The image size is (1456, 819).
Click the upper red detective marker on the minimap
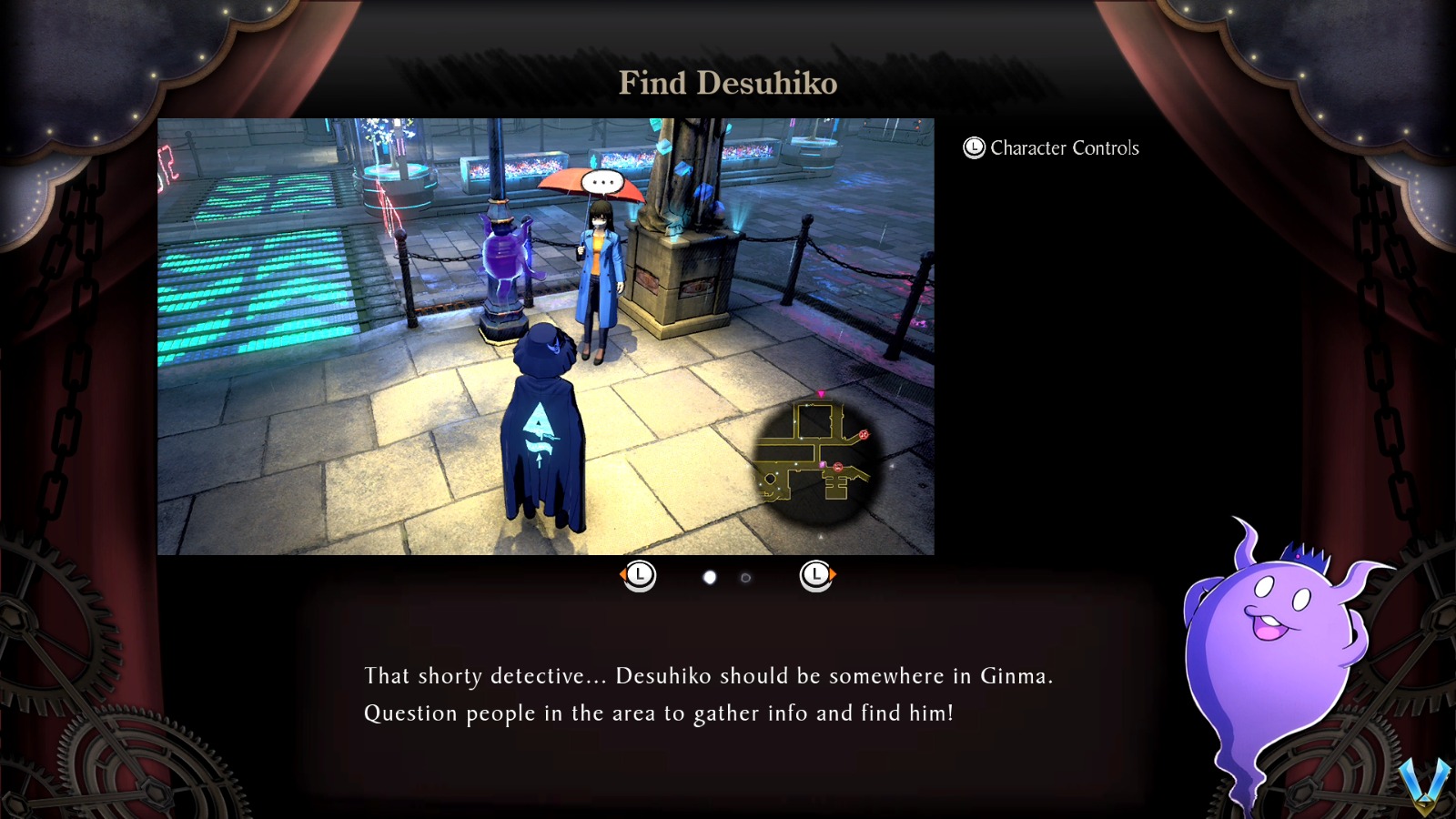864,434
